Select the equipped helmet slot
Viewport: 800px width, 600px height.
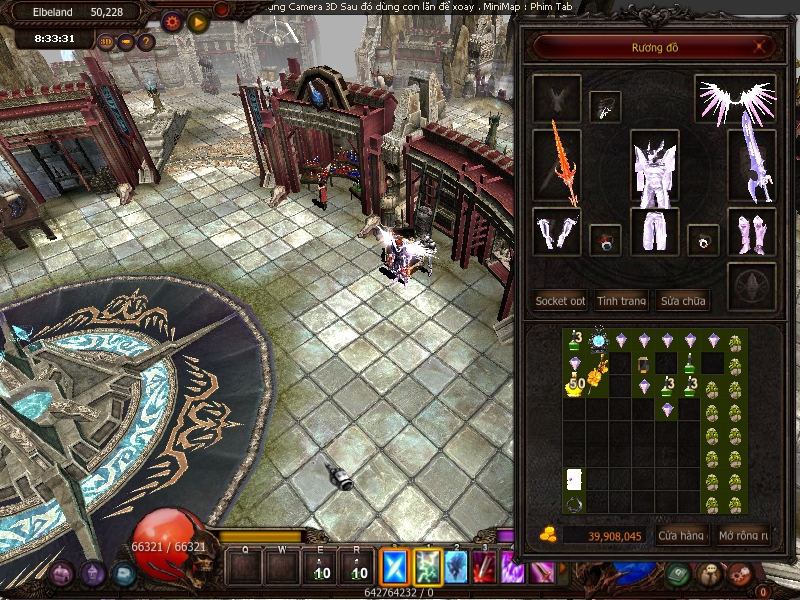pyautogui.click(x=606, y=106)
